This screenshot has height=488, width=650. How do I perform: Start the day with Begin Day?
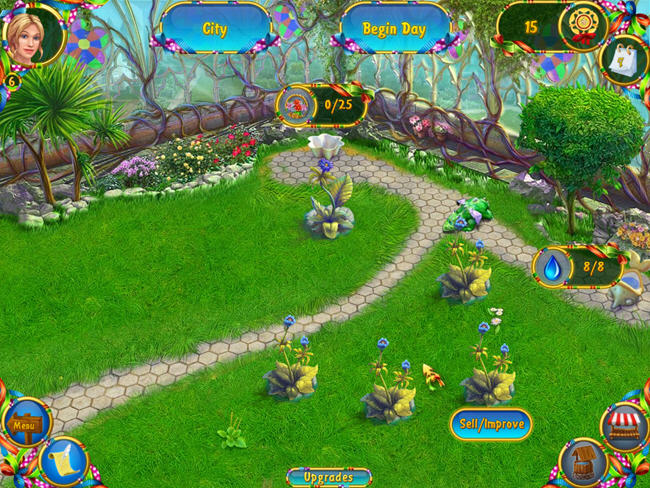pos(392,28)
